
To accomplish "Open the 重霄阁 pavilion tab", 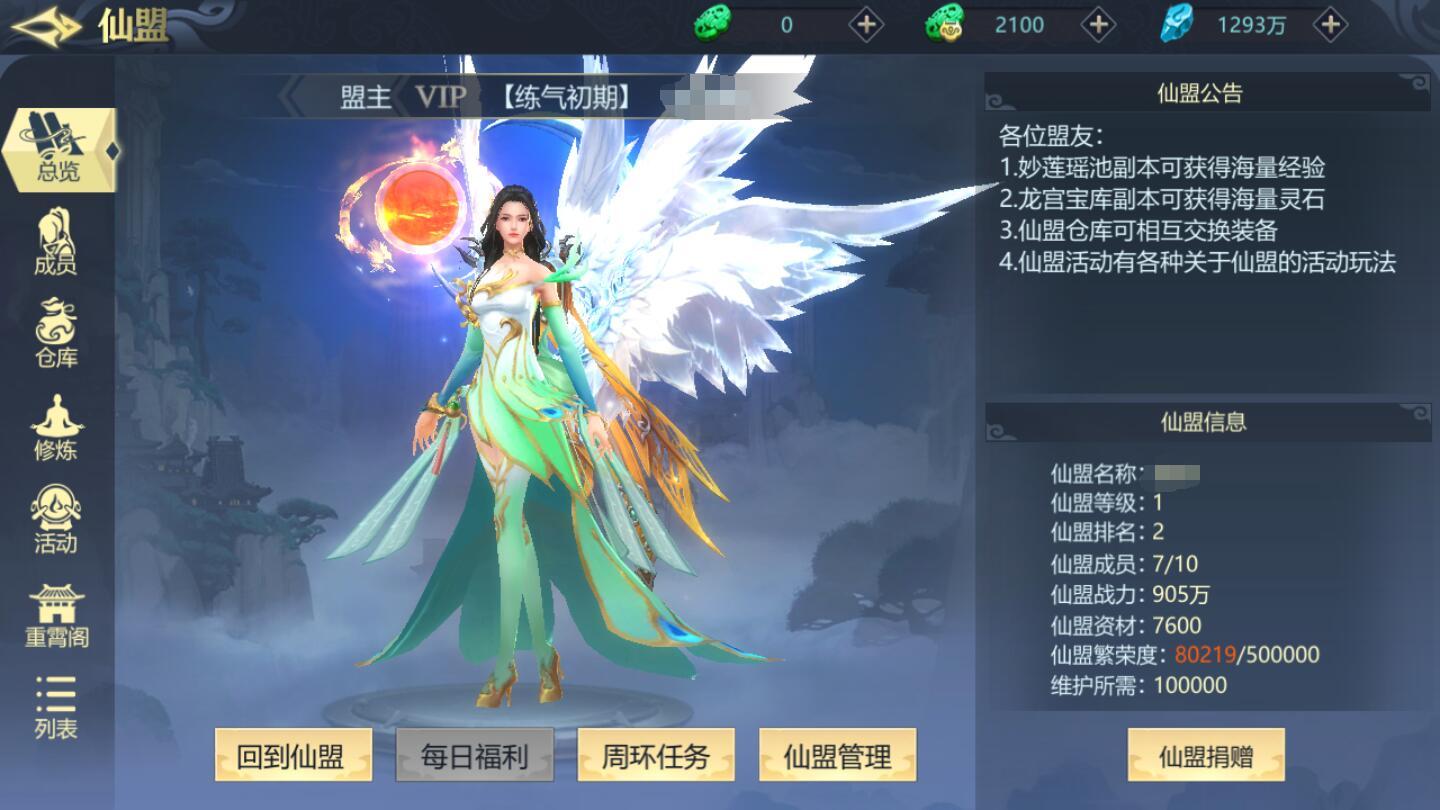I will [56, 614].
